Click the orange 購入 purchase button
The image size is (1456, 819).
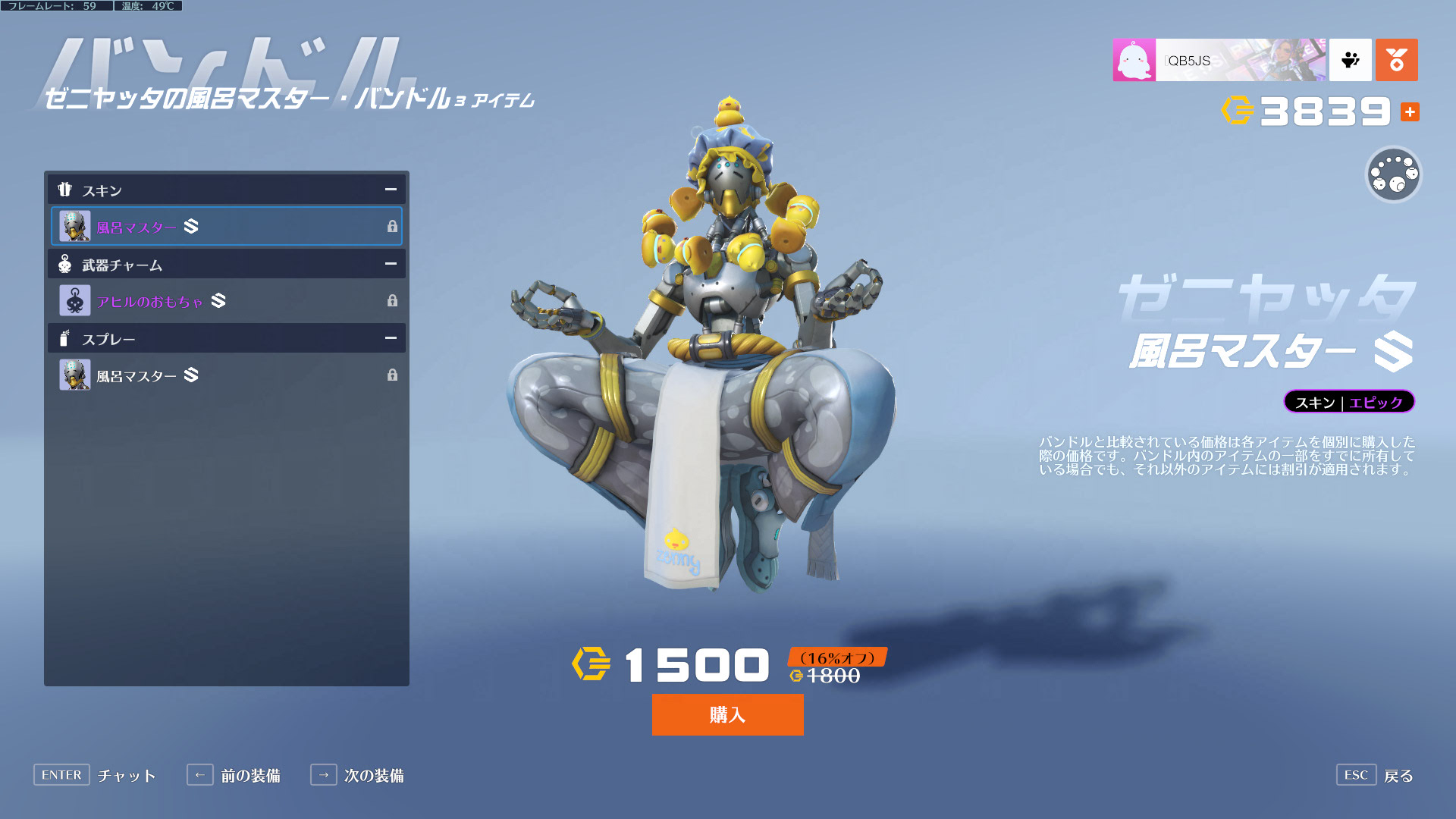click(x=727, y=714)
